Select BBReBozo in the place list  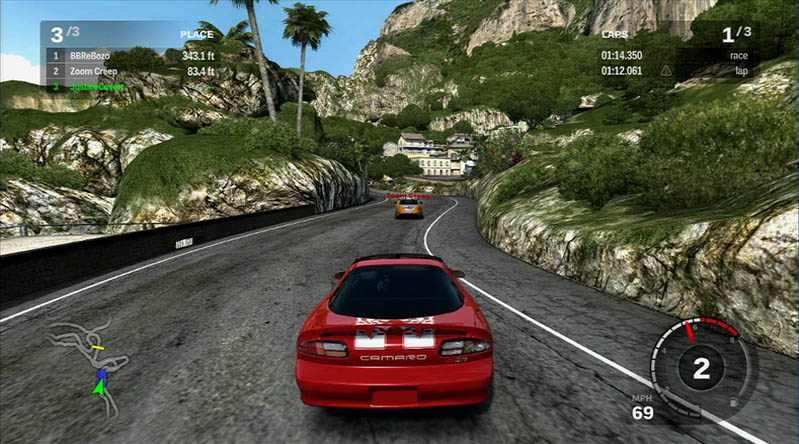pyautogui.click(x=130, y=56)
